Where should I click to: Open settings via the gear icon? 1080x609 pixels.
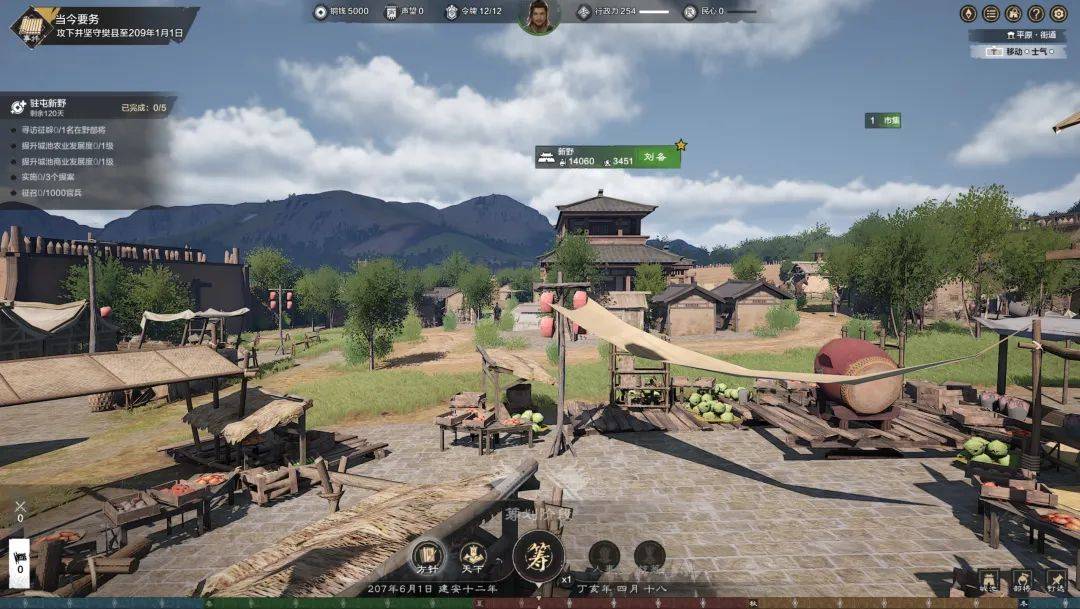pyautogui.click(x=1059, y=13)
